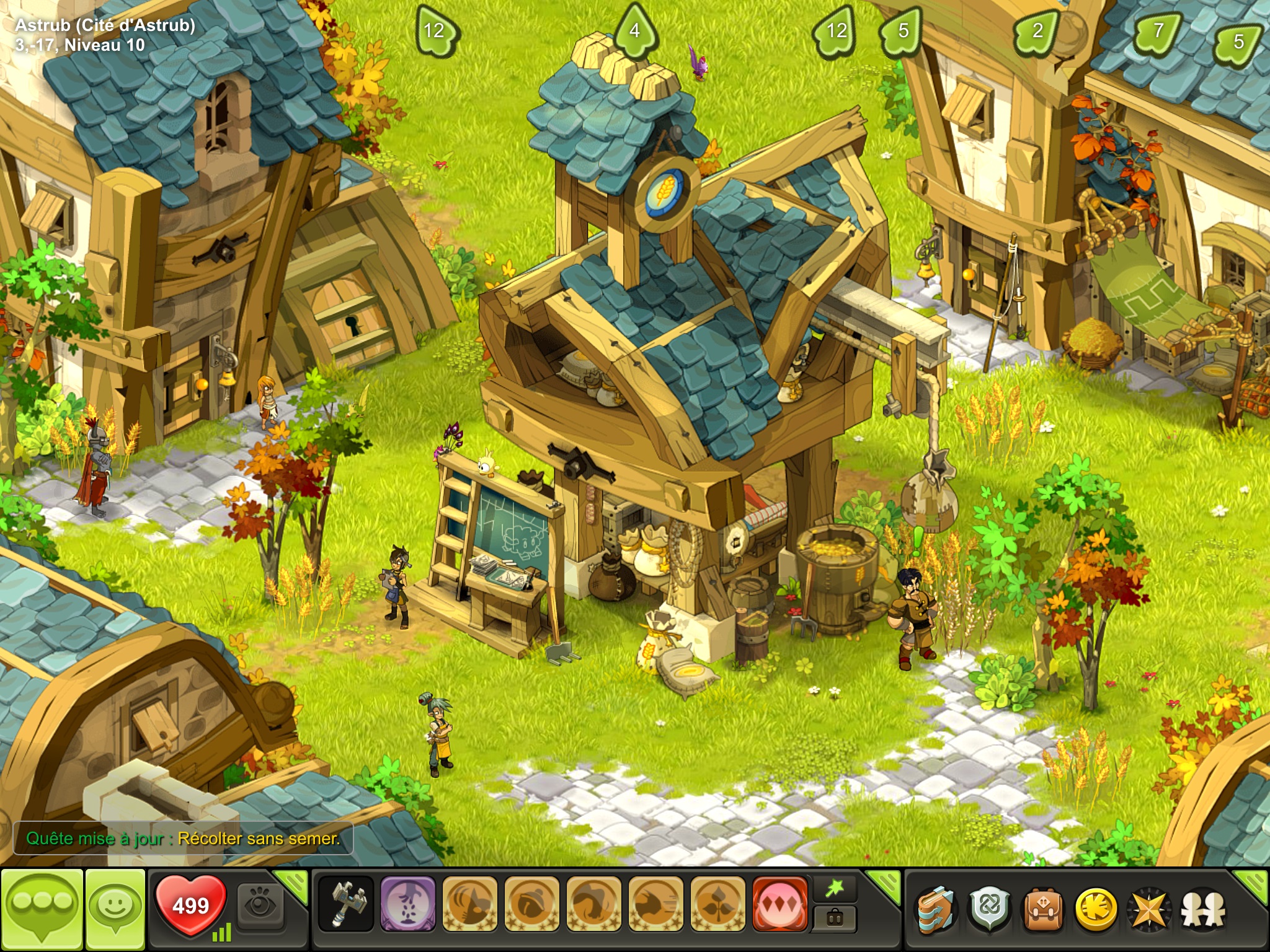Use the orange cat-face spell

click(469, 905)
